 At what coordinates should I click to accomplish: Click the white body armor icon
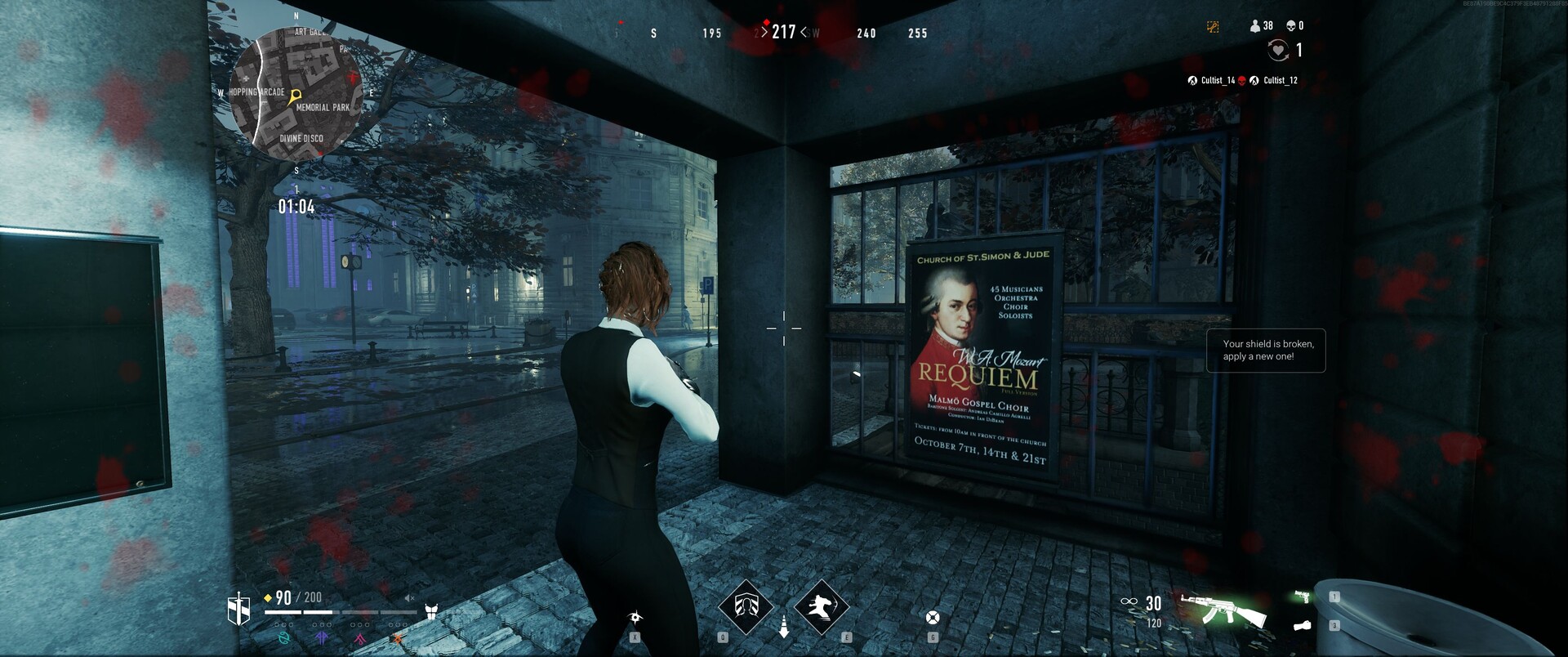click(x=432, y=610)
